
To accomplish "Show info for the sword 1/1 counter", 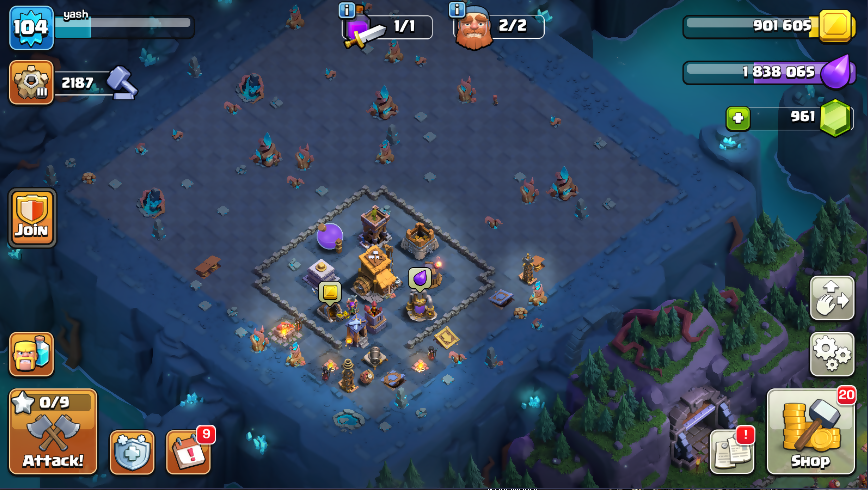I will 347,10.
